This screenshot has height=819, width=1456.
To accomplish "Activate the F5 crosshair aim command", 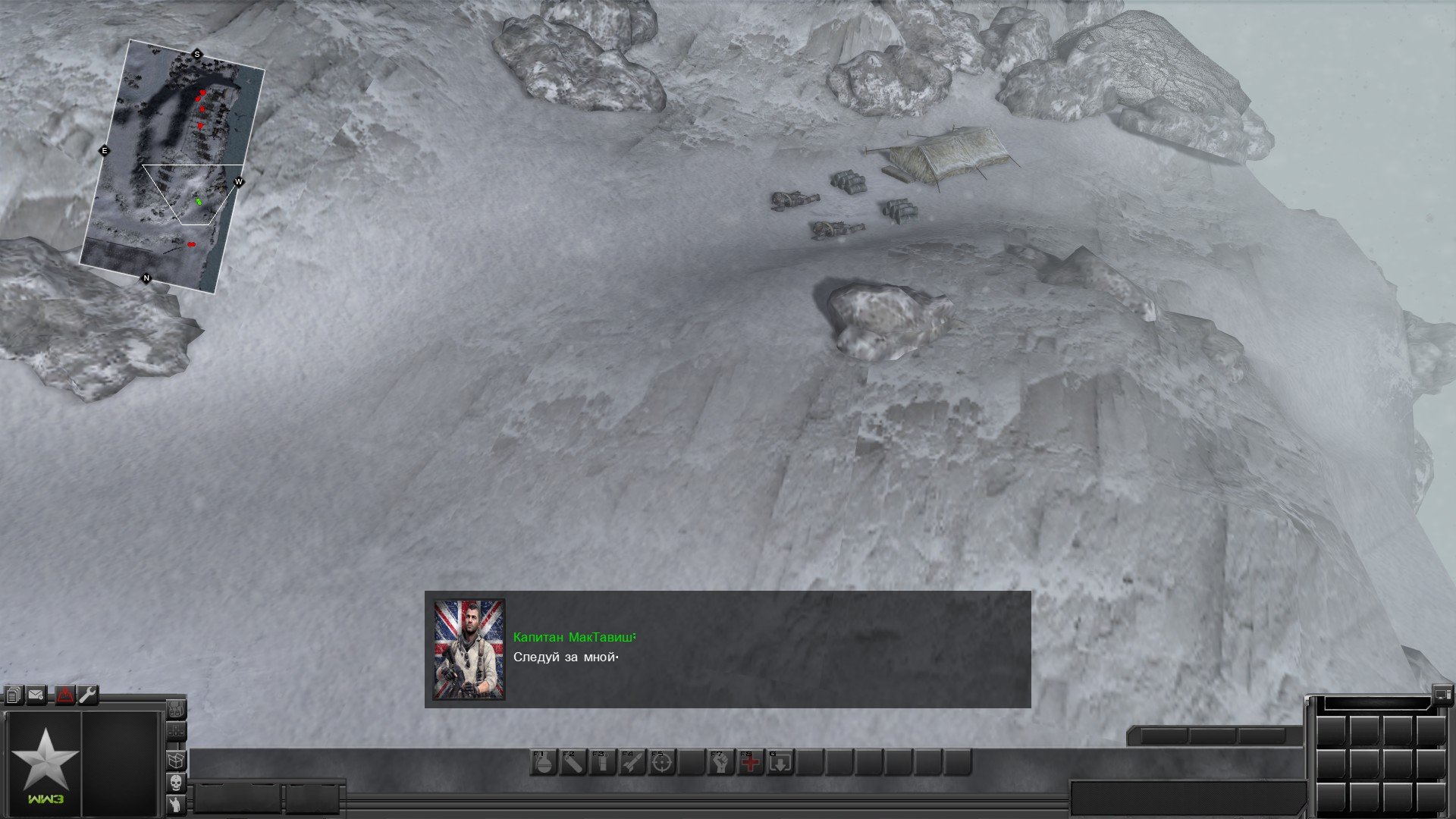I will 661,763.
